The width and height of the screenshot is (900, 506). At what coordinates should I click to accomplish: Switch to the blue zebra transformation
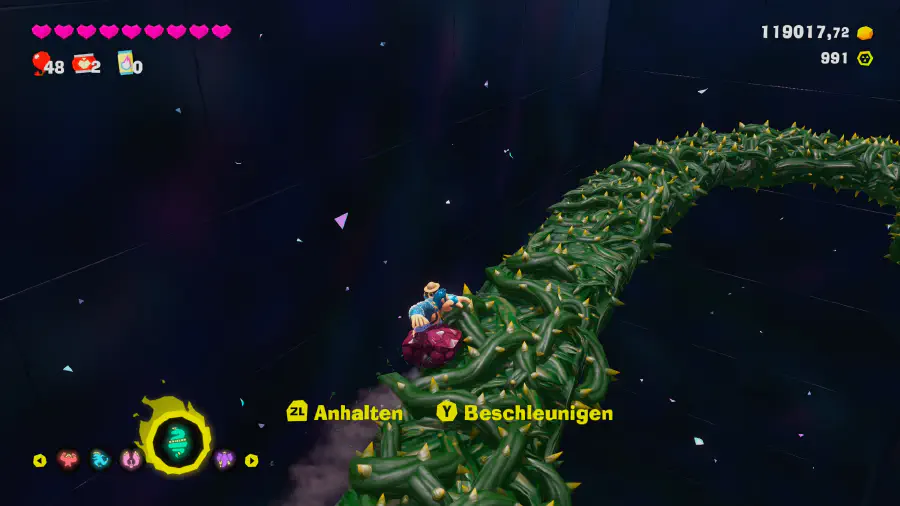click(x=101, y=459)
